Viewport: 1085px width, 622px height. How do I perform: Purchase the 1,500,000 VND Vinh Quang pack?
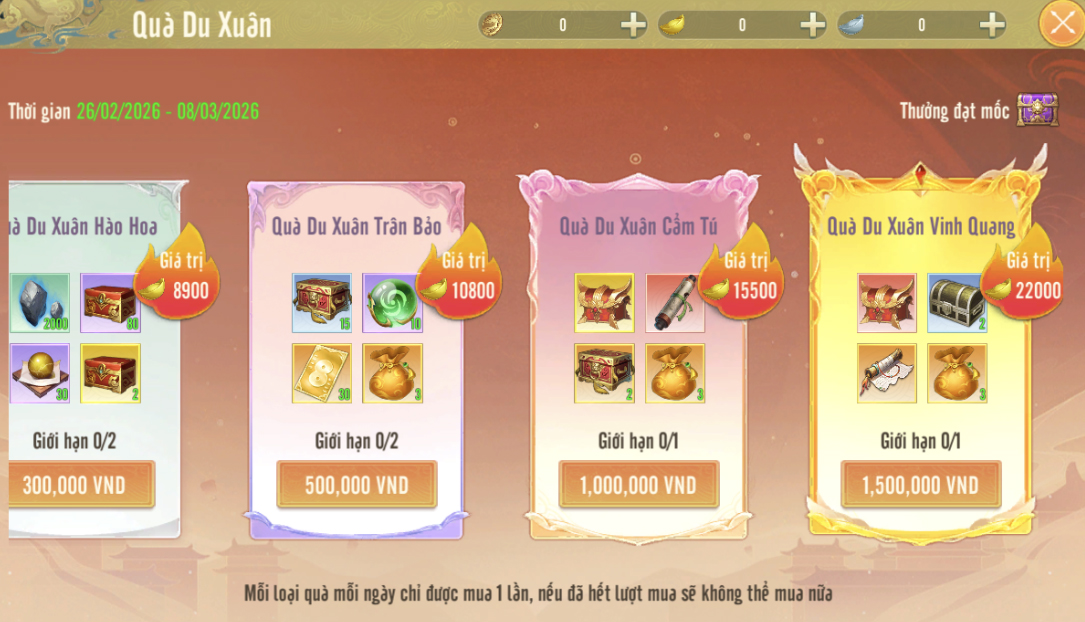[920, 485]
